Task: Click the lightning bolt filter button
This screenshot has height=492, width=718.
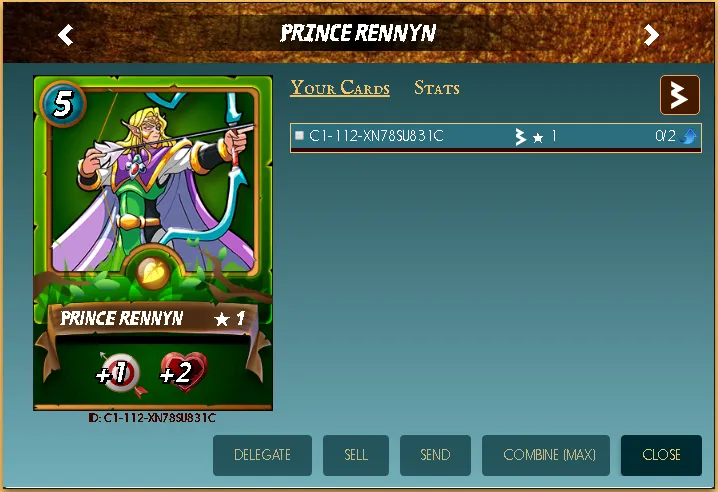Action: click(x=679, y=95)
